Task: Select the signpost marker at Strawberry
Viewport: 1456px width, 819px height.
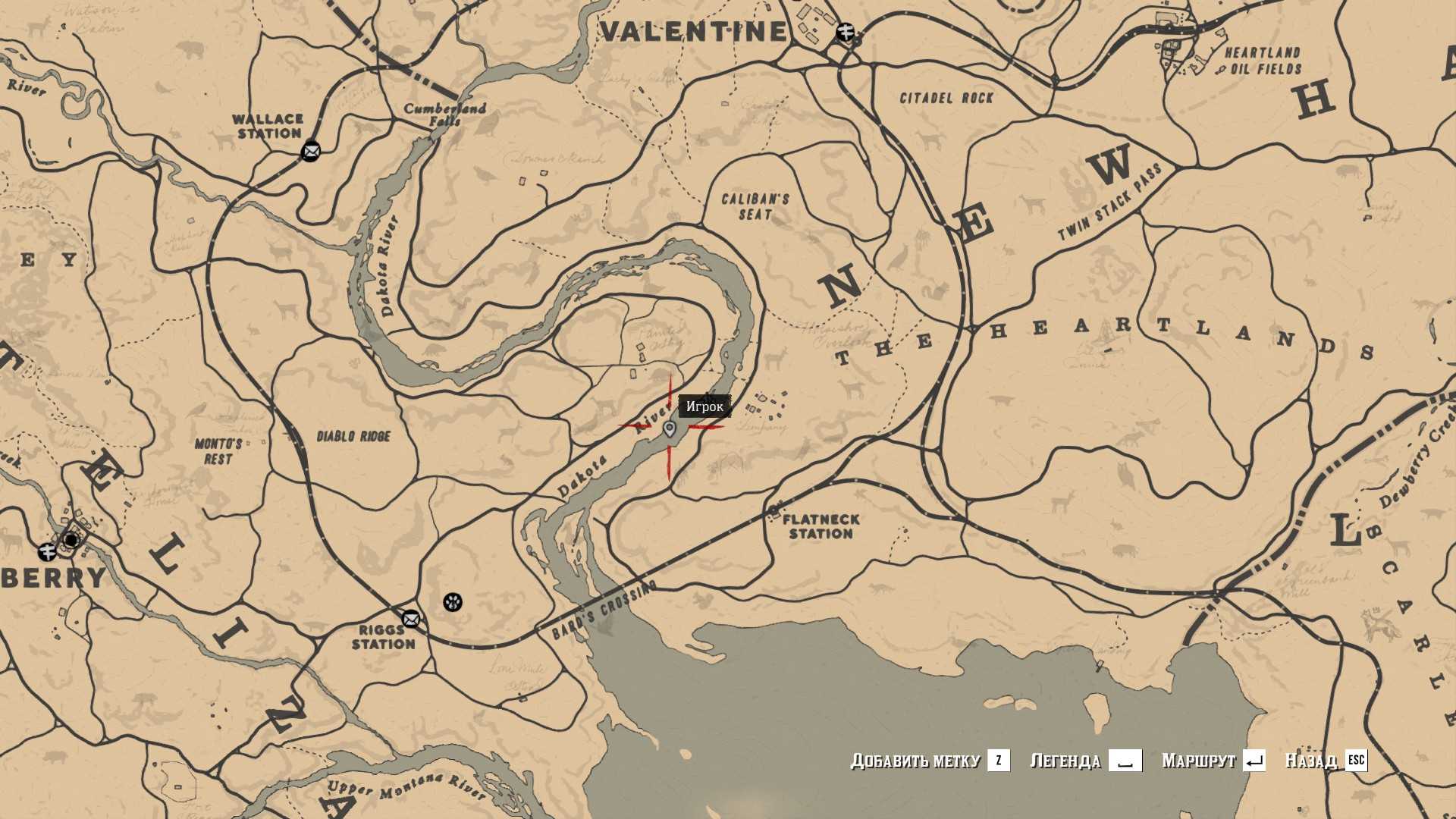Action: click(x=47, y=551)
